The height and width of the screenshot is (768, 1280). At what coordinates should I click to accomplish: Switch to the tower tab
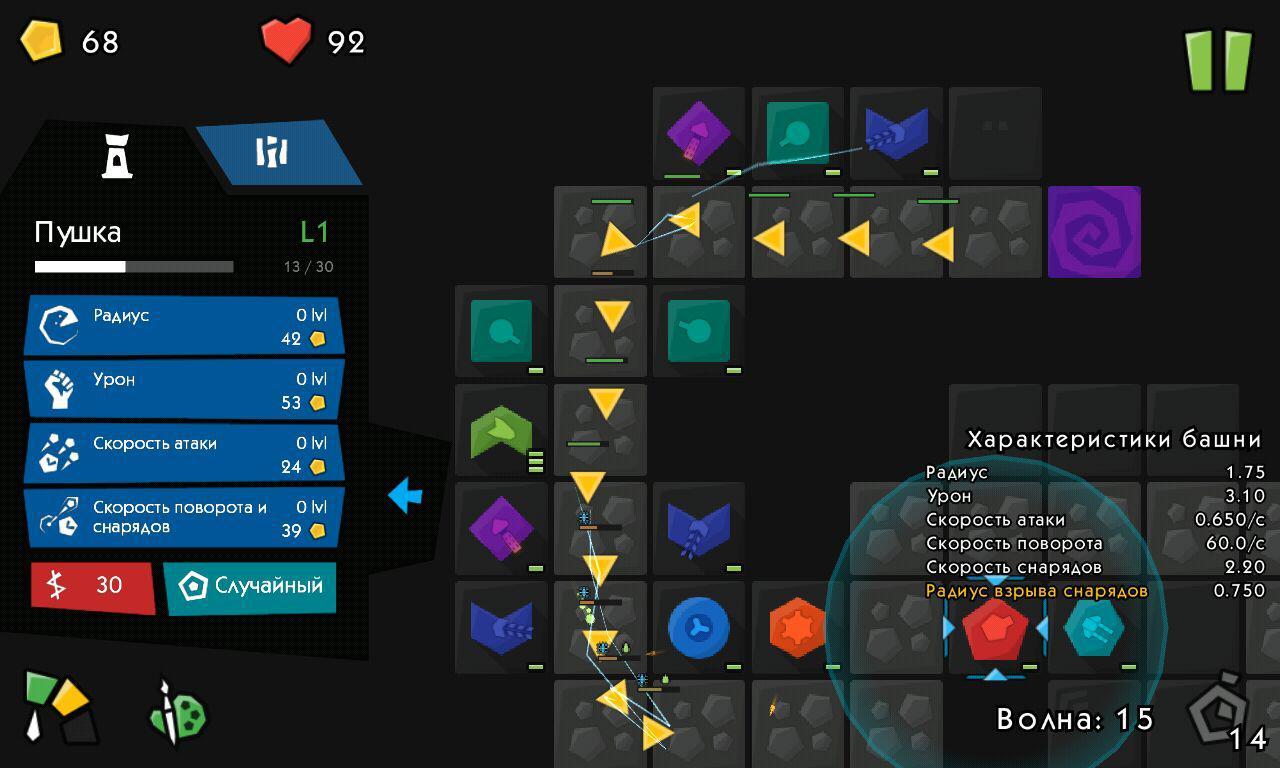(x=117, y=156)
